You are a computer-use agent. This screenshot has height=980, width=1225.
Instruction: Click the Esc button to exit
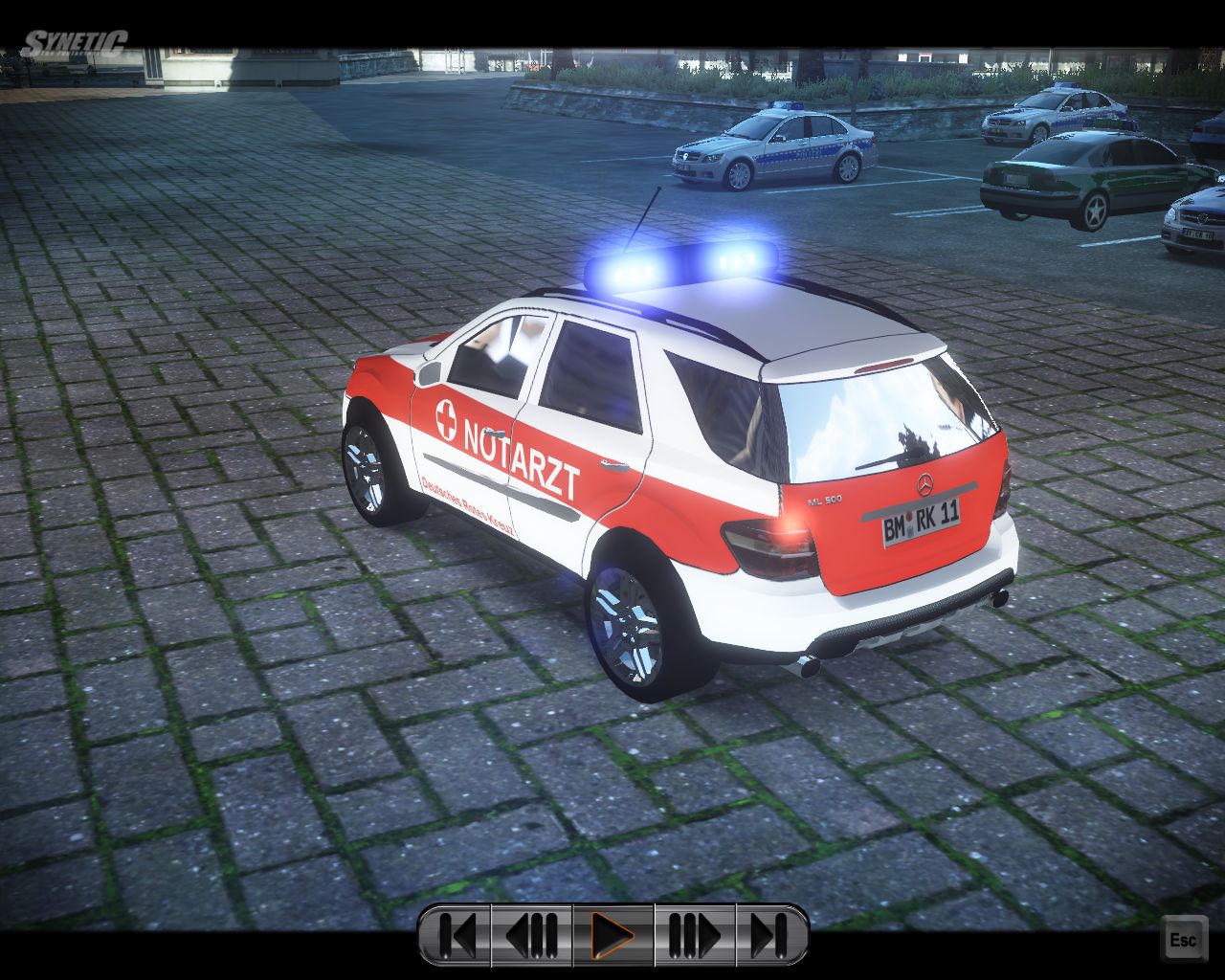(1183, 940)
